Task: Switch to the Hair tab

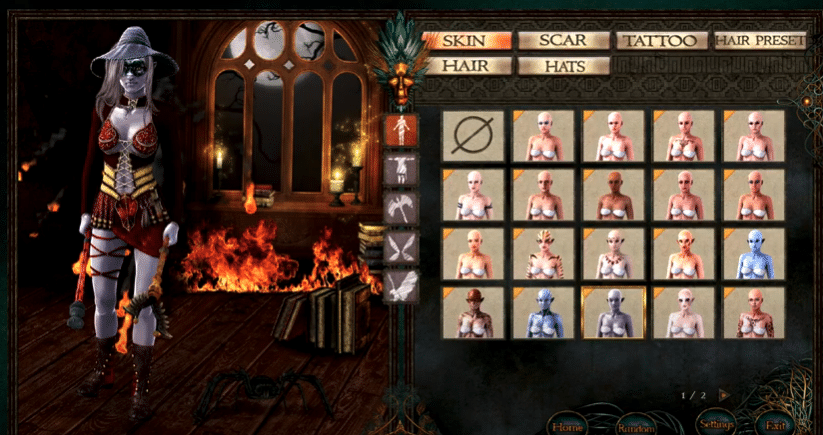Action: pos(466,66)
